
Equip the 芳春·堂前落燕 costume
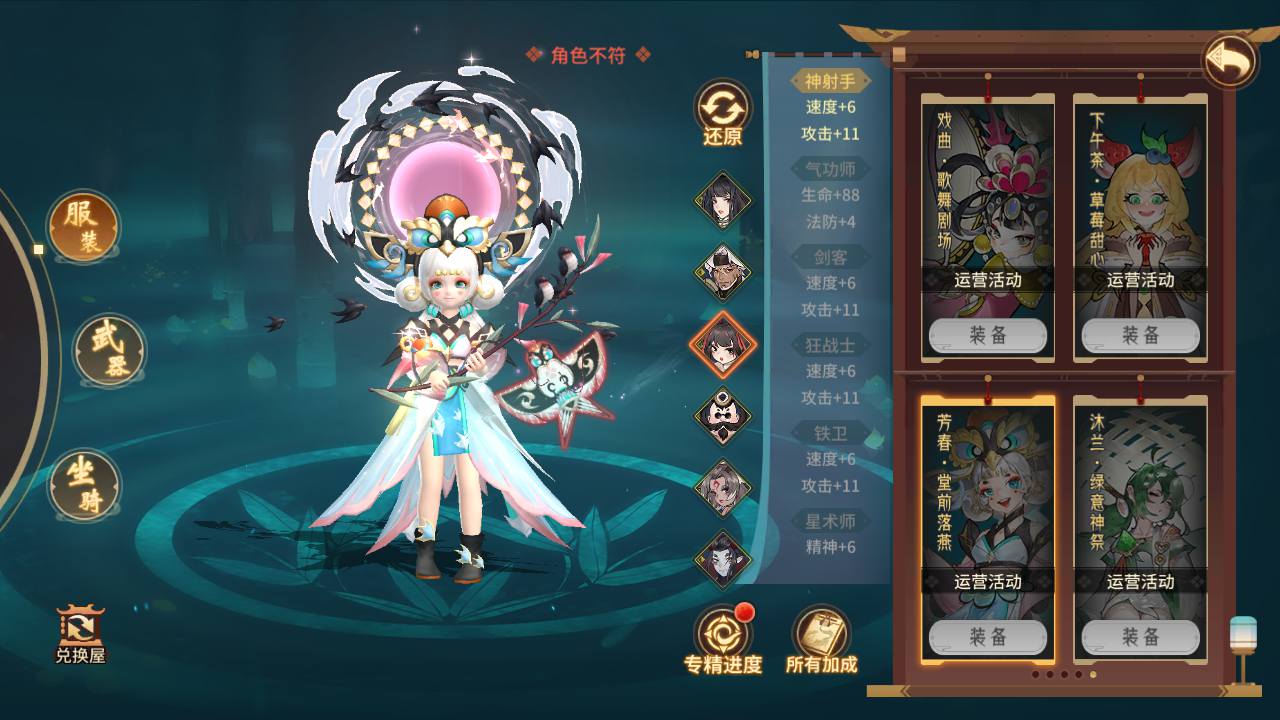[988, 637]
